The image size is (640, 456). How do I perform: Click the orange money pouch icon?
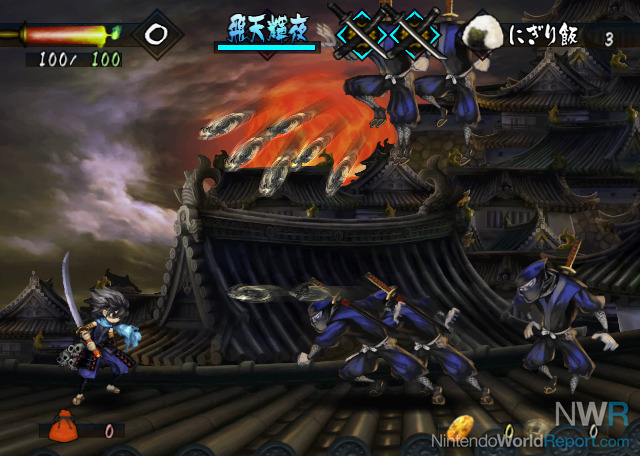[63, 426]
